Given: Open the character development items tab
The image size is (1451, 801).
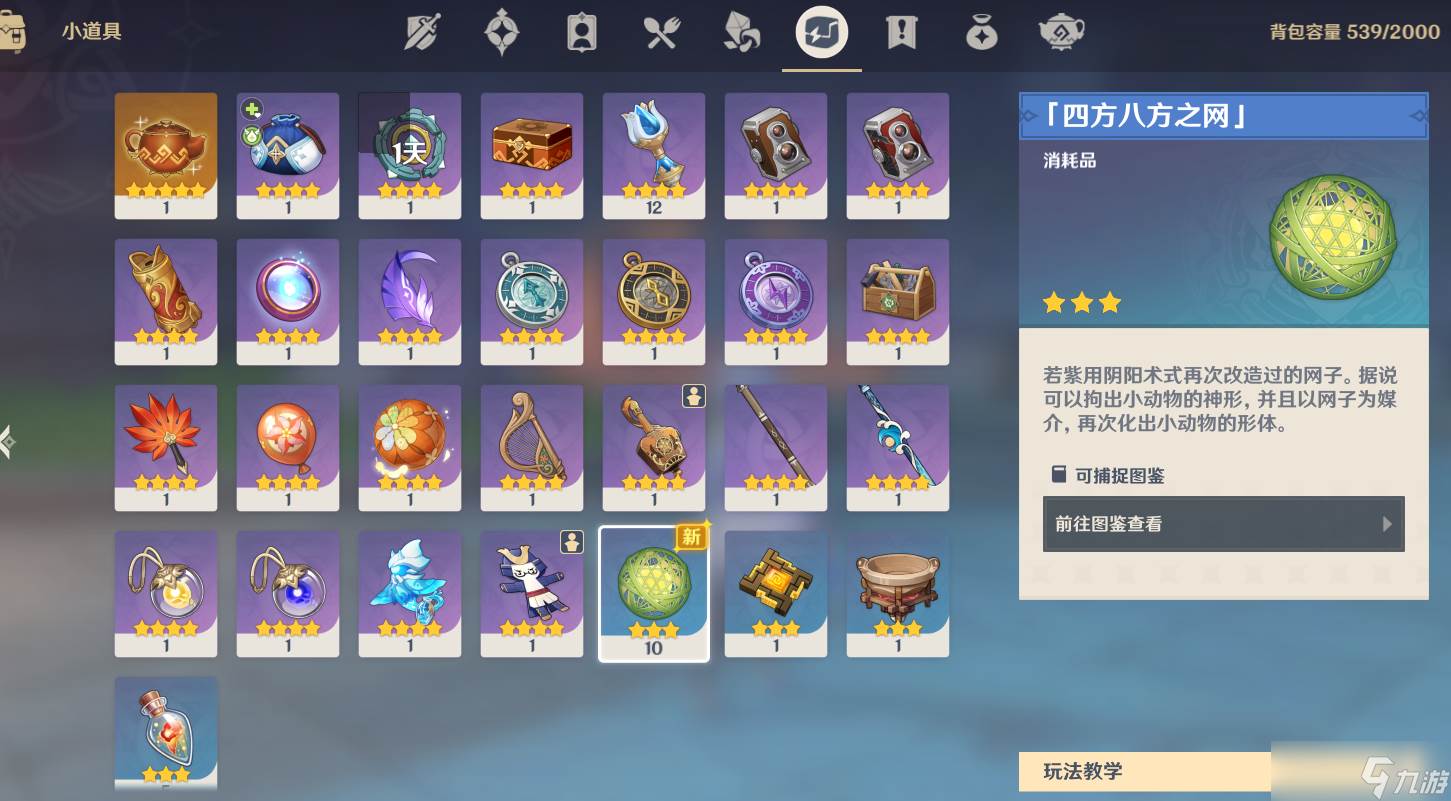Looking at the screenshot, I should [x=581, y=33].
